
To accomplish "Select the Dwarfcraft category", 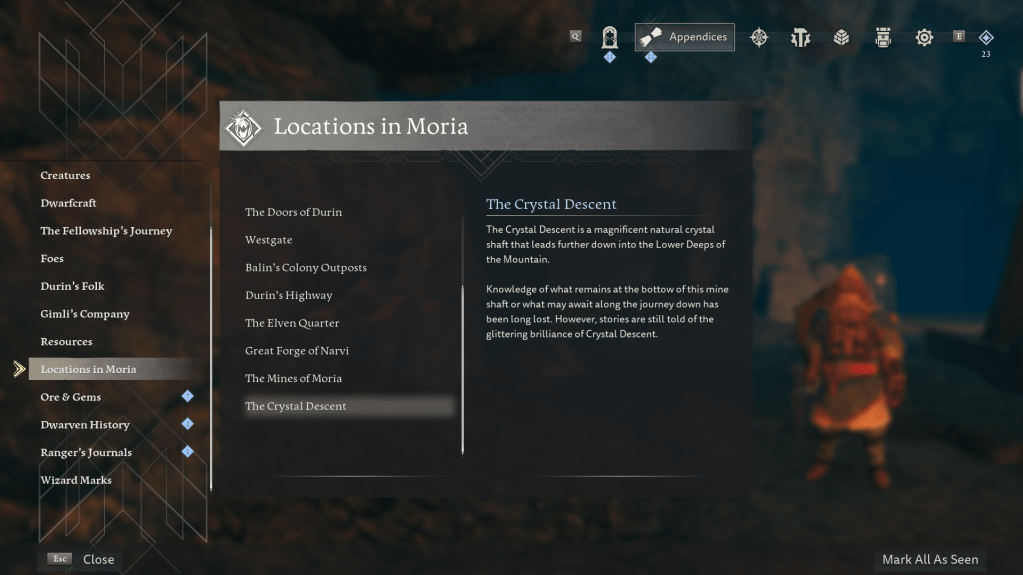I will click(x=68, y=203).
